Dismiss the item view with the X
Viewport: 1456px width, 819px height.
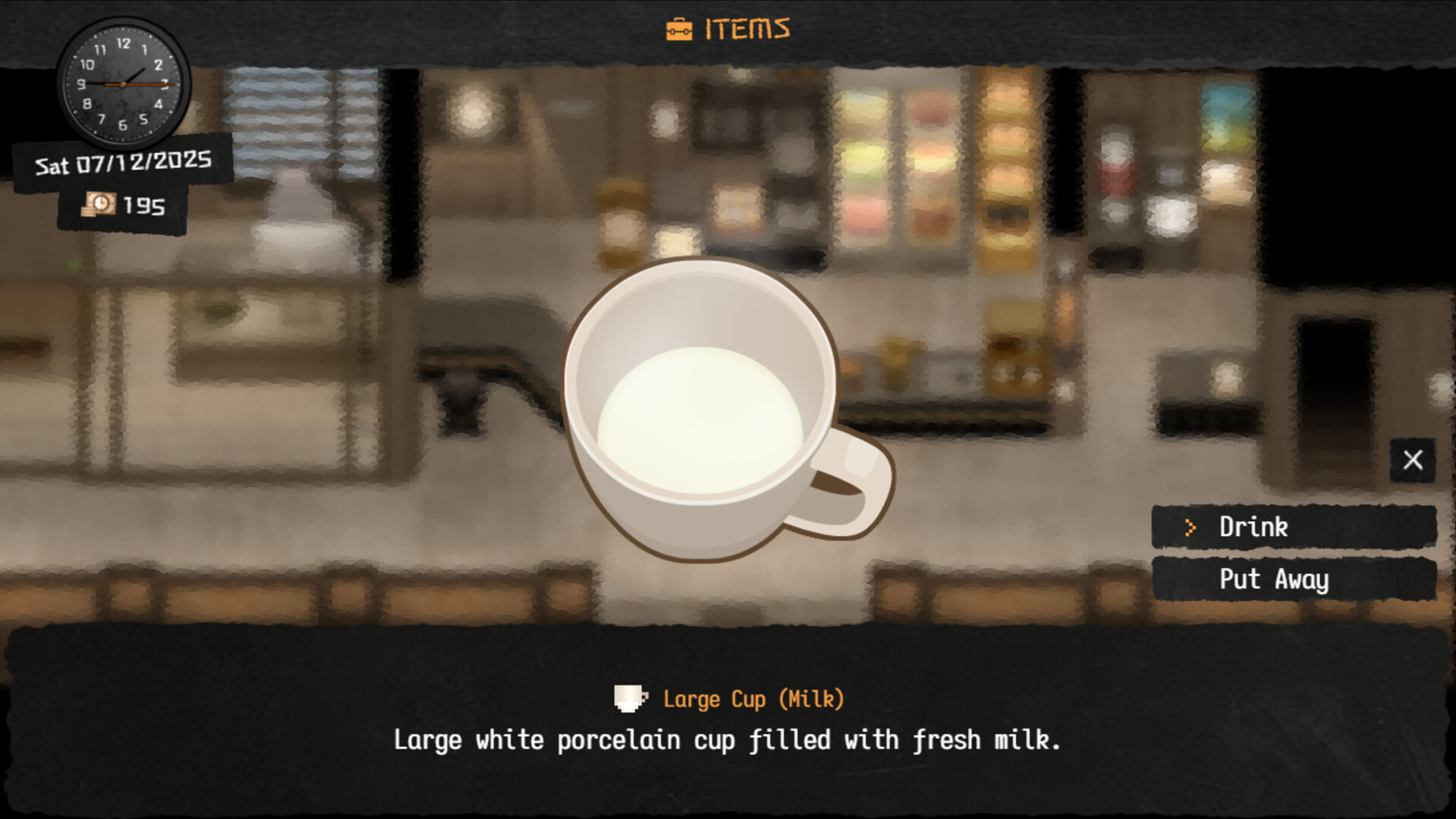(x=1413, y=460)
